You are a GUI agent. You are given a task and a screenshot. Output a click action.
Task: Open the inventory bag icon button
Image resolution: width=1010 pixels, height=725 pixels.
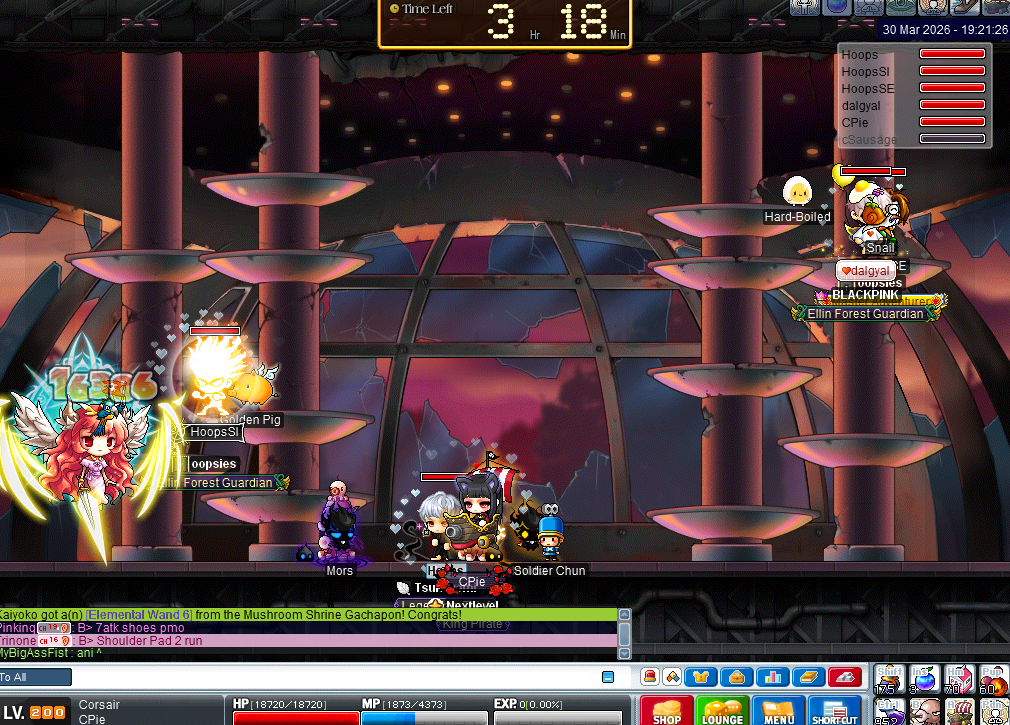coord(736,677)
